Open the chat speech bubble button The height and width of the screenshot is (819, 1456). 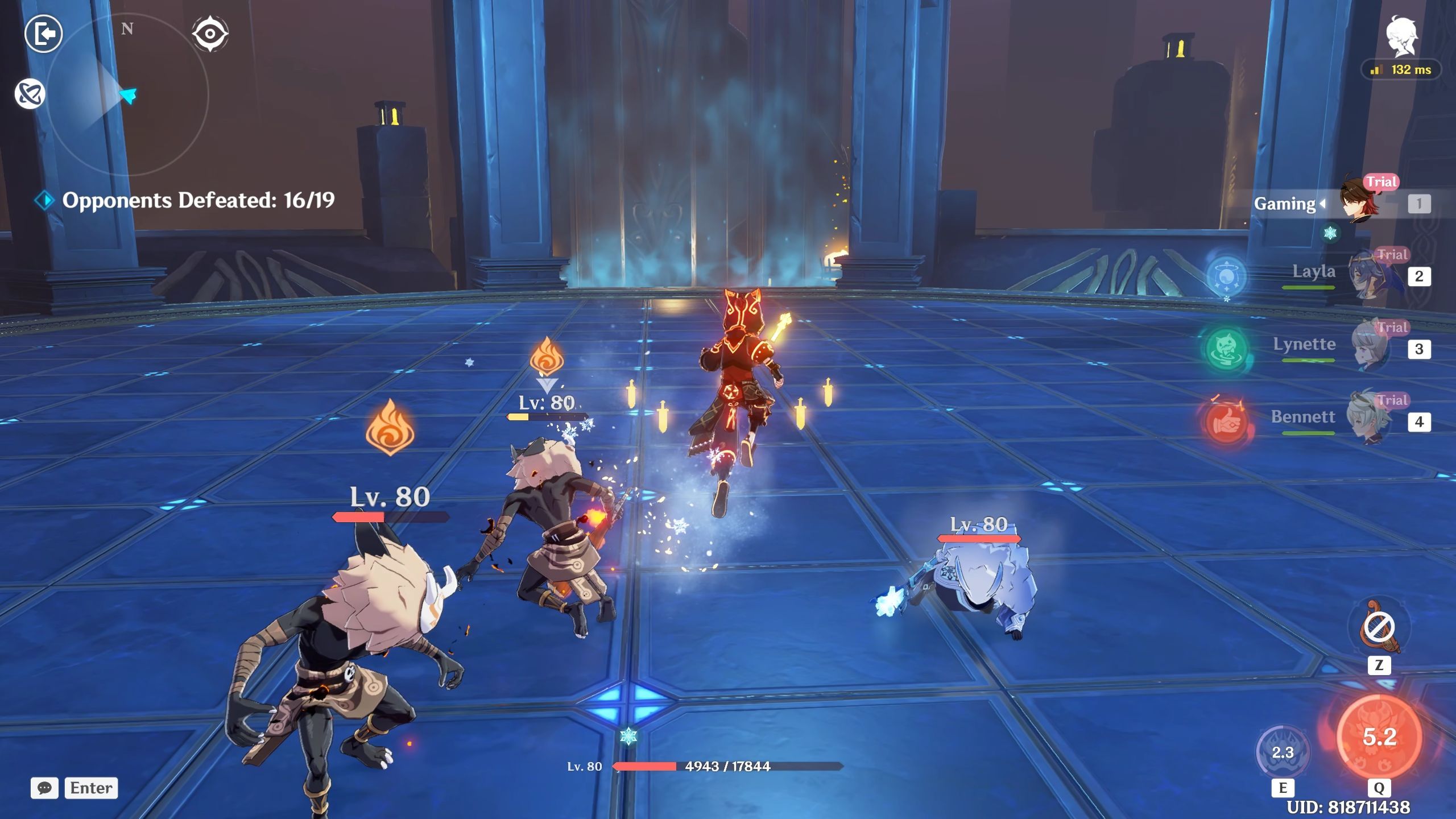click(x=44, y=788)
